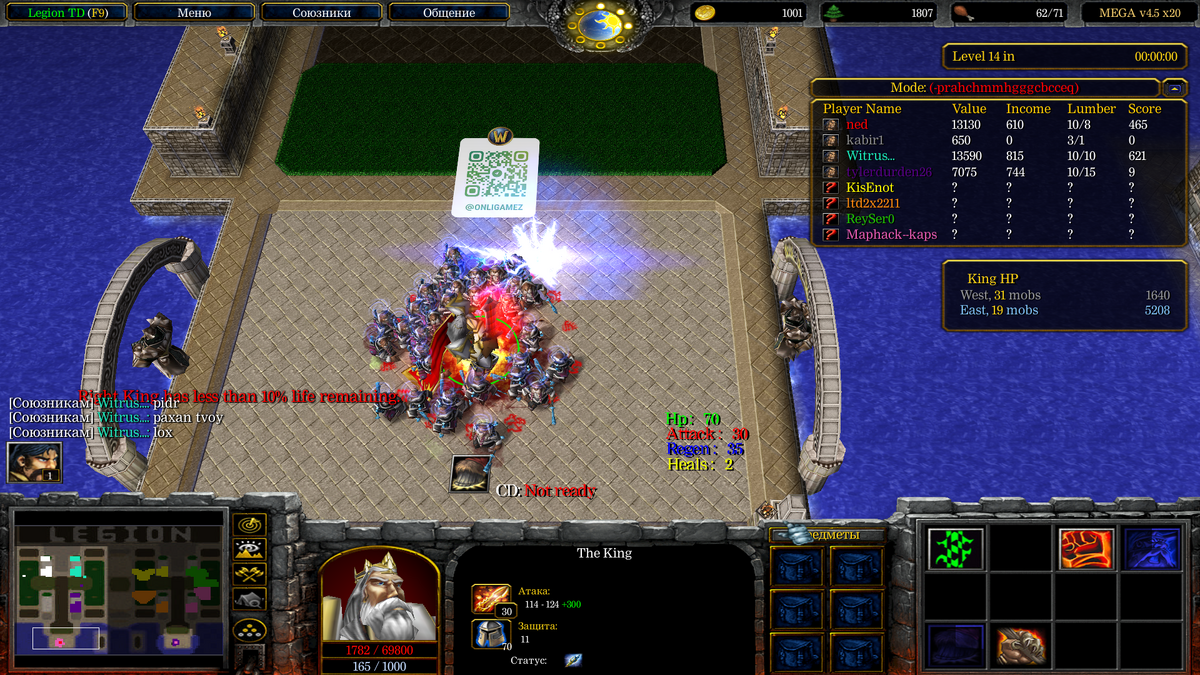Toggle the minimap creep display button
Viewport: 1200px width, 675px height.
click(x=248, y=598)
